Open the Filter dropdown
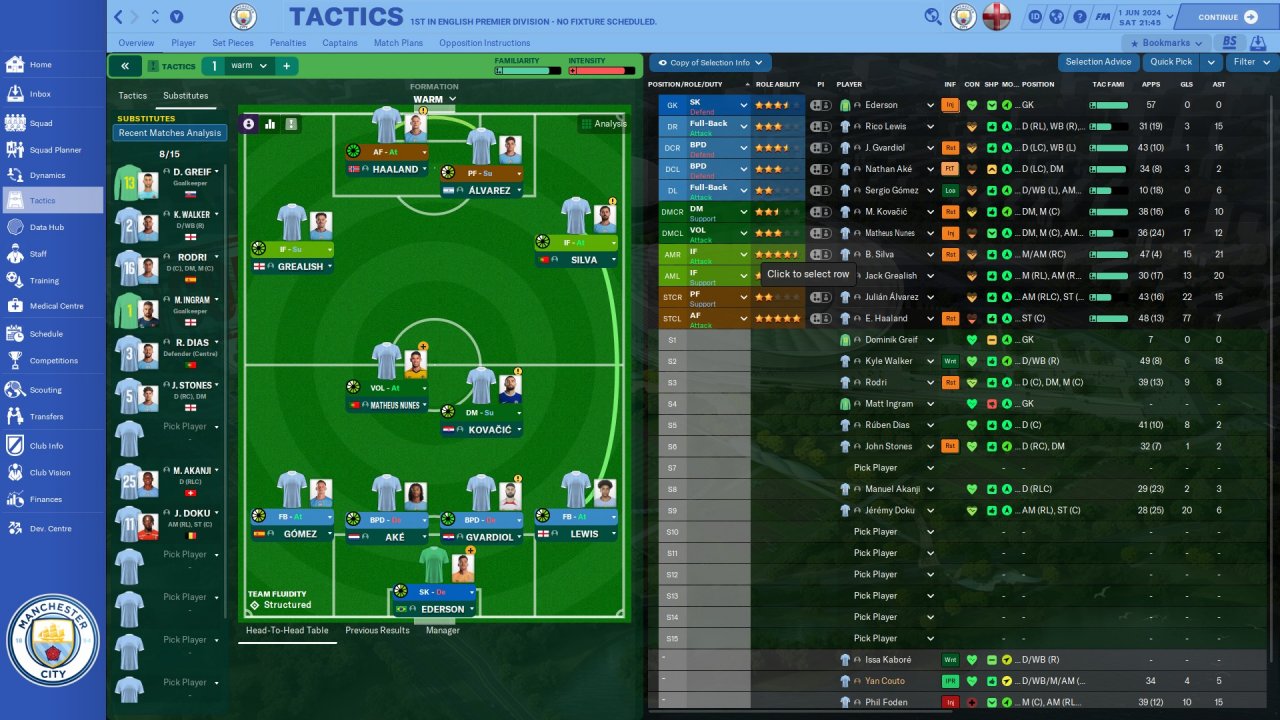 click(1250, 62)
